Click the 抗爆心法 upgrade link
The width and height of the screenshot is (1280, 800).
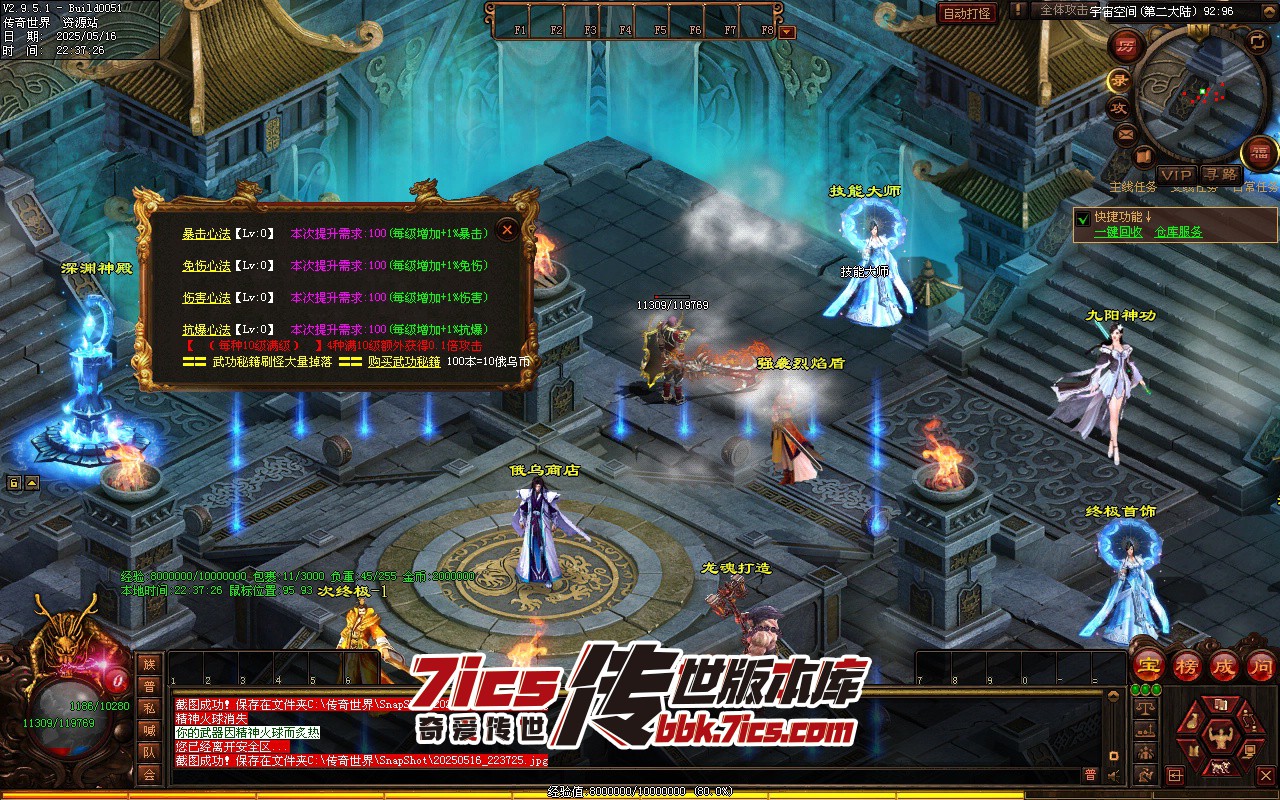[206, 330]
